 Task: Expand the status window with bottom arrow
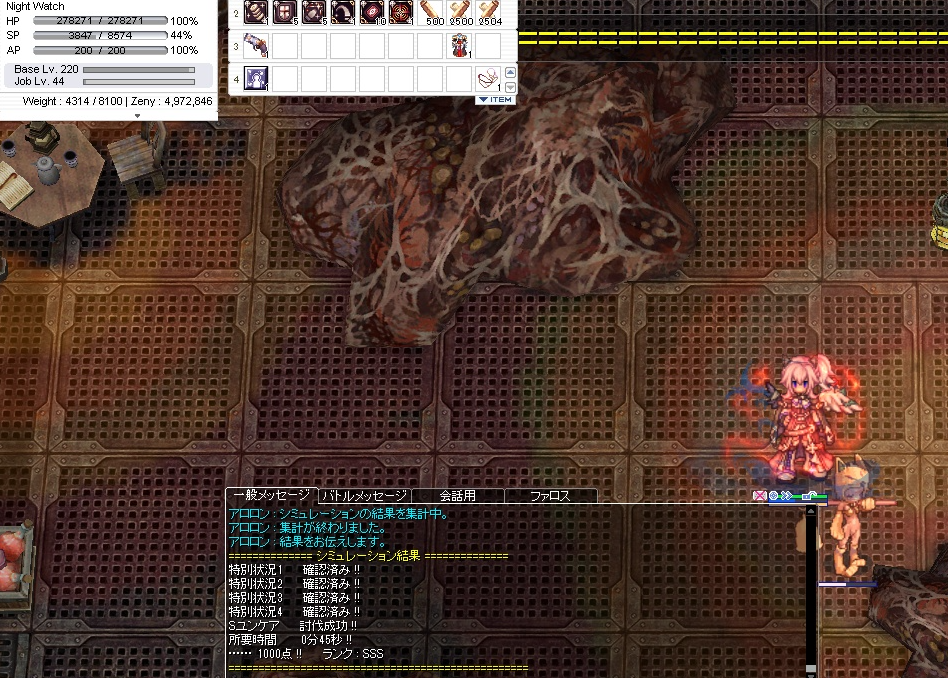point(137,115)
